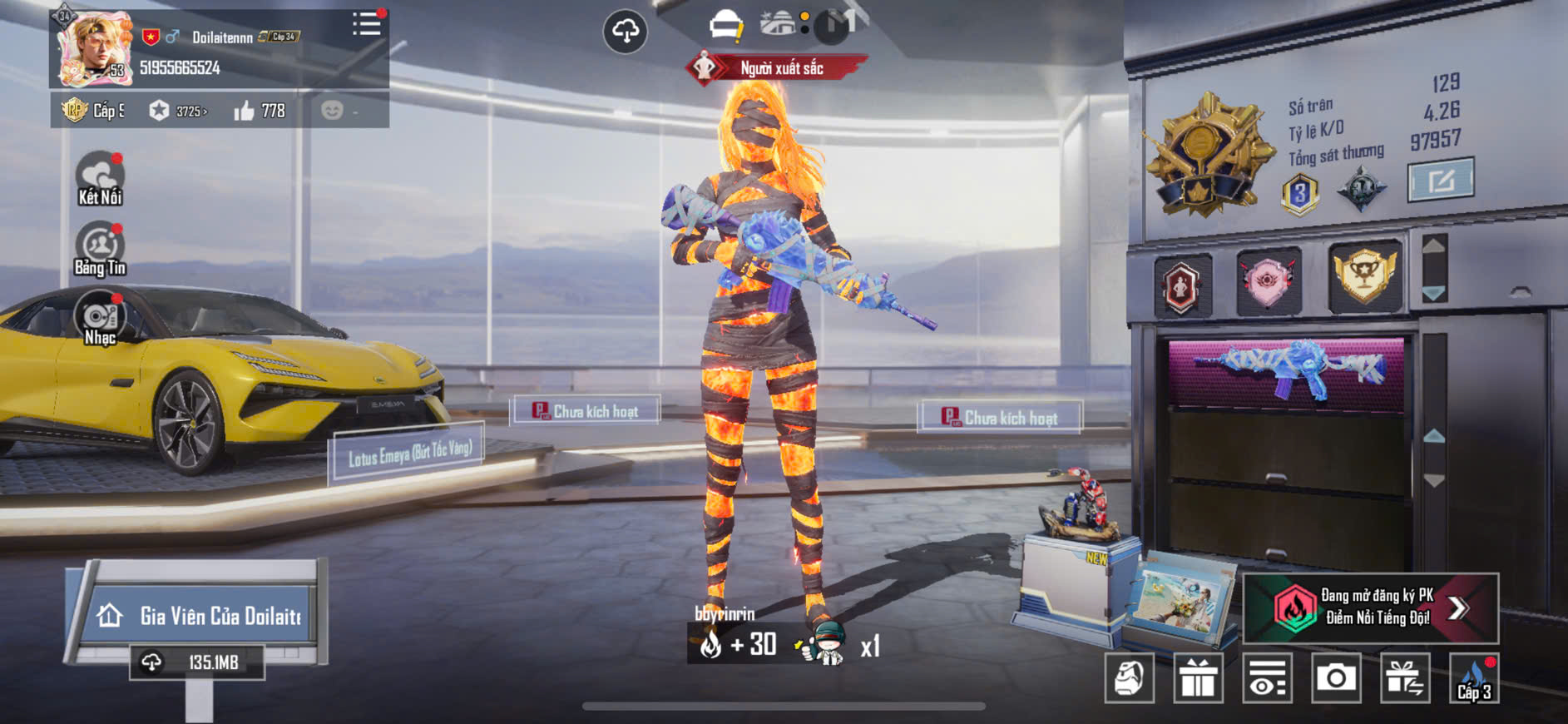
Task: Click the cloud download icon at top
Action: click(x=625, y=32)
